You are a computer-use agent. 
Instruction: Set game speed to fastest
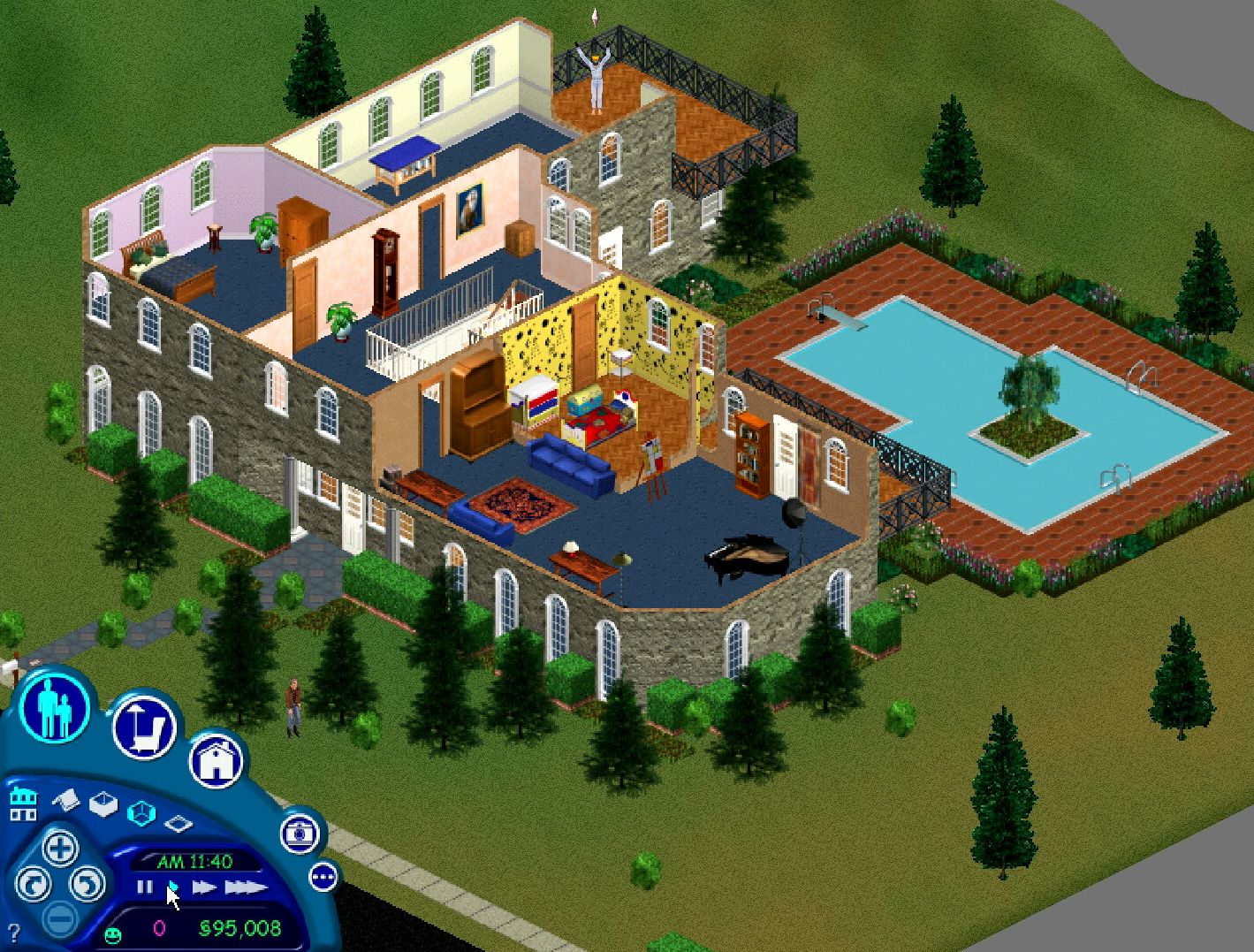[x=245, y=887]
